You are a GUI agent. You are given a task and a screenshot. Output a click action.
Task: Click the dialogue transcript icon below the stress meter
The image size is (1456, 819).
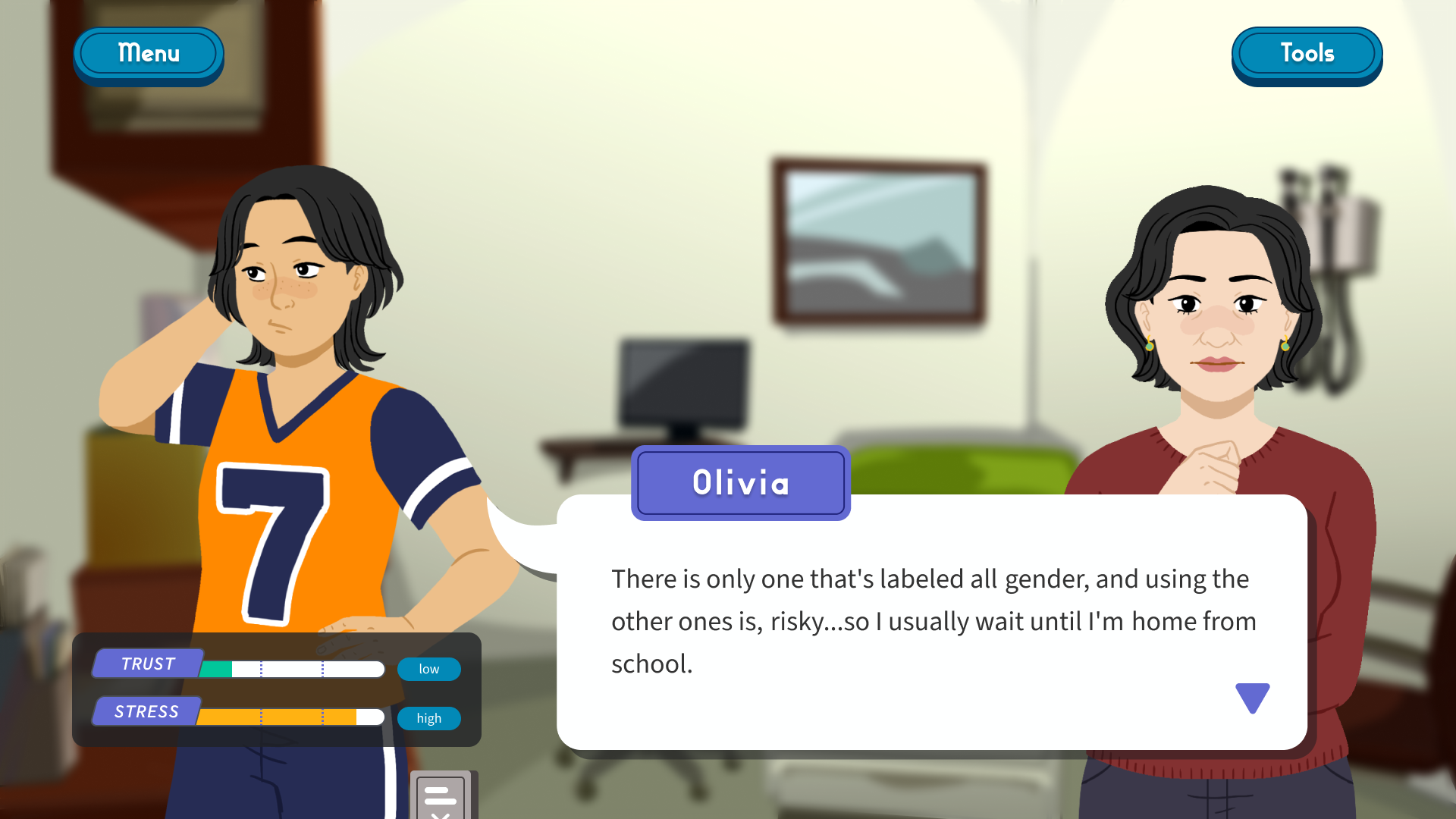[444, 796]
